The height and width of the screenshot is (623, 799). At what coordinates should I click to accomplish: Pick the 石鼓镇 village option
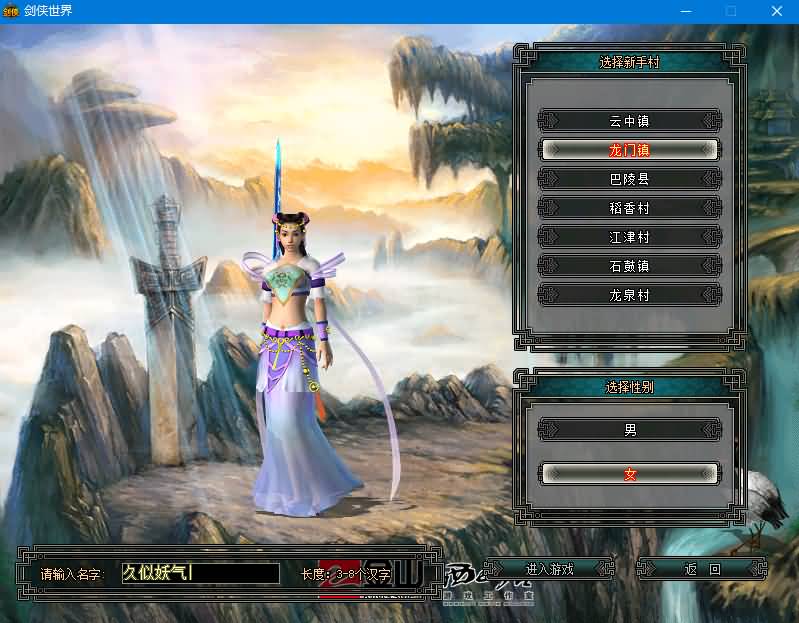(x=629, y=266)
